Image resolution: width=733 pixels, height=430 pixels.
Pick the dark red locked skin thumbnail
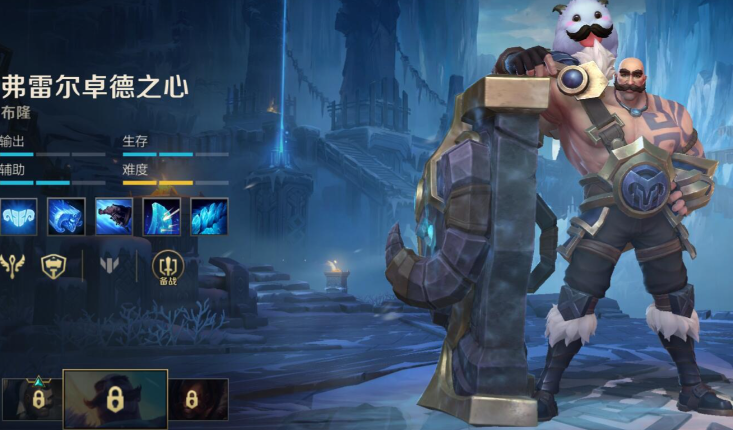[197, 399]
